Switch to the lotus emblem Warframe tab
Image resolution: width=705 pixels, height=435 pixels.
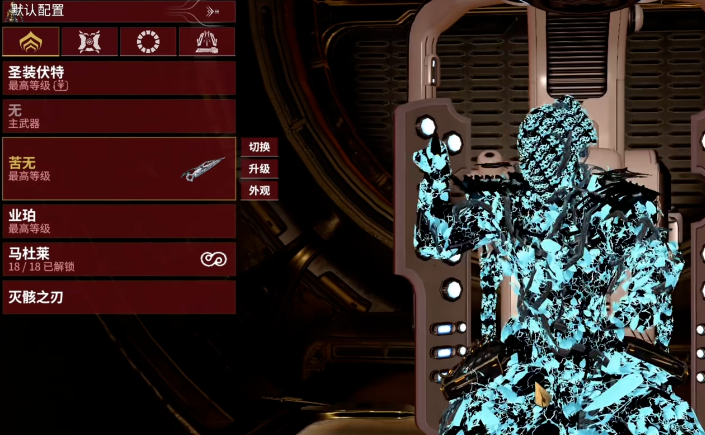coord(31,42)
